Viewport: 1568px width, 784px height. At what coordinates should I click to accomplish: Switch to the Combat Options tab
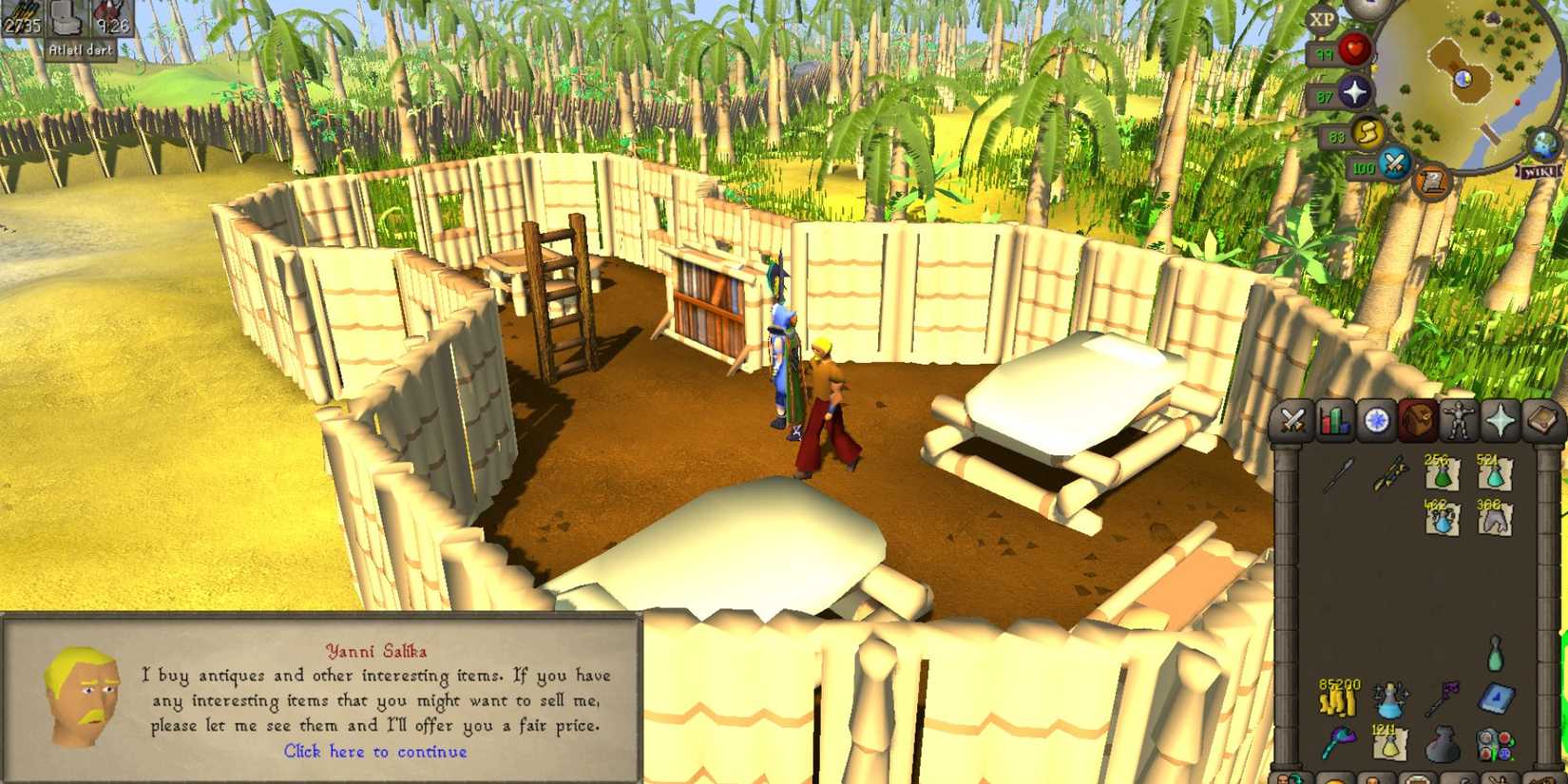click(x=1291, y=420)
